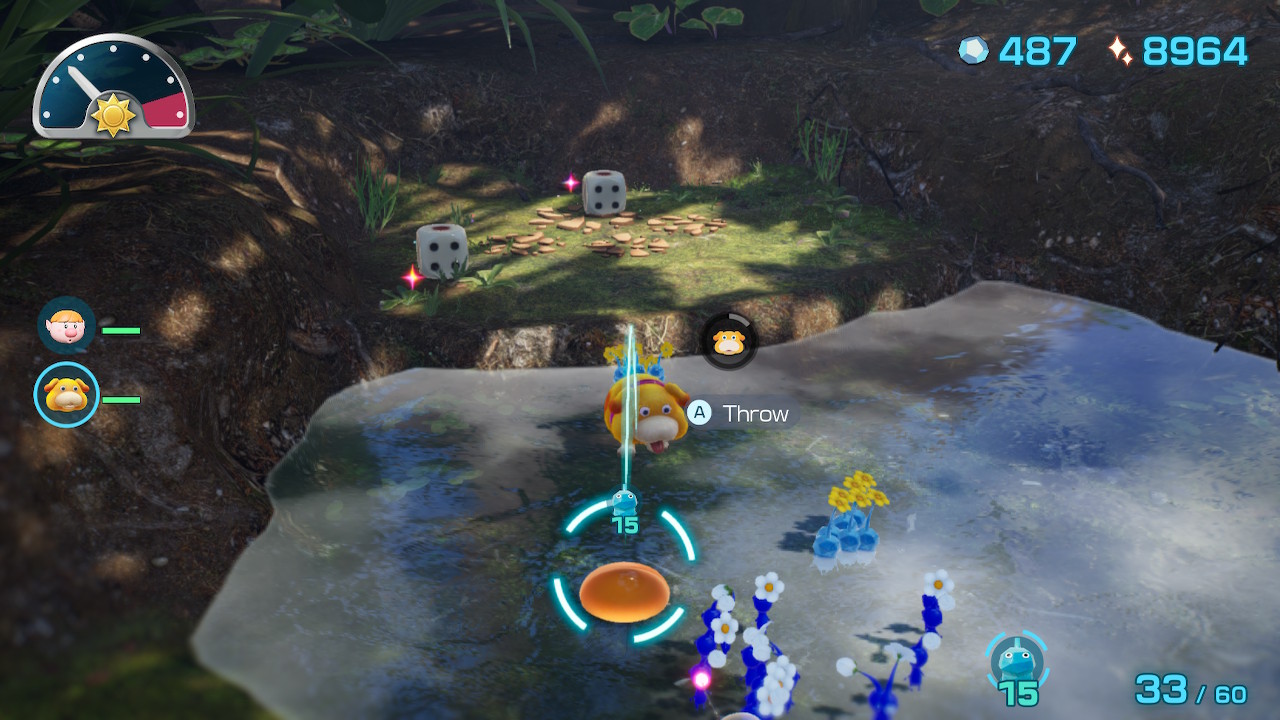Viewport: 1280px width, 720px height.
Task: Click the Oatchi marker bubble above the dog
Action: (729, 341)
